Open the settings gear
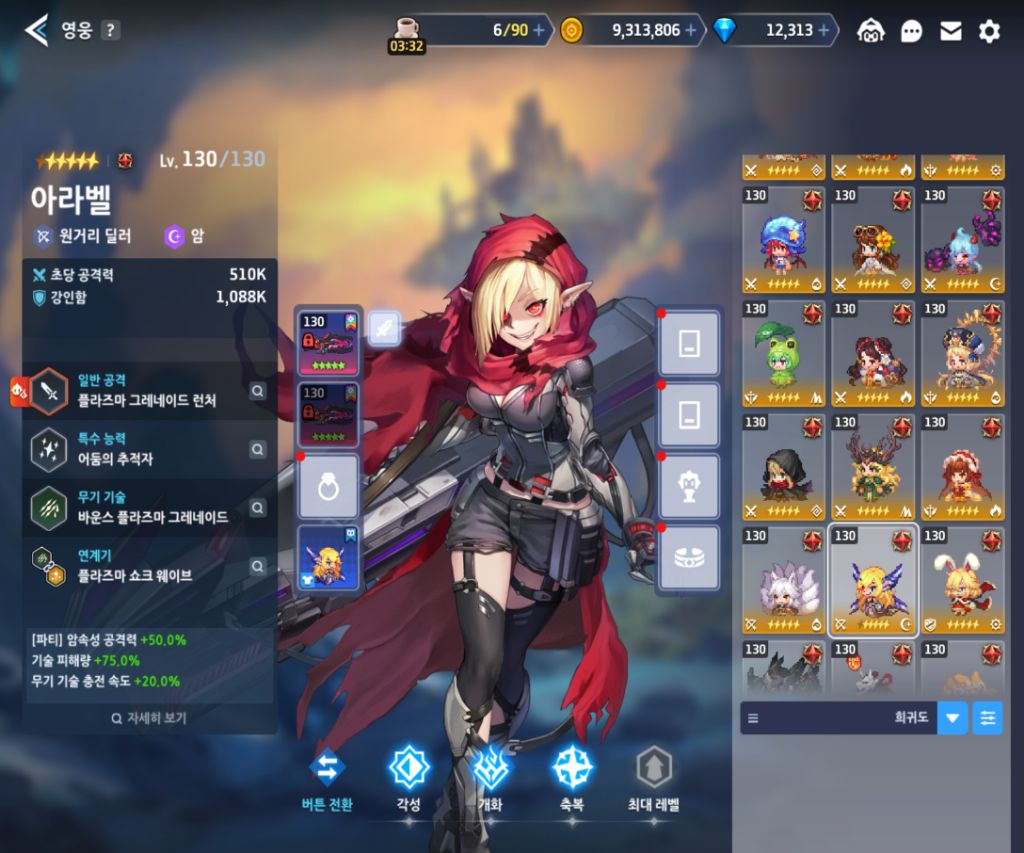The height and width of the screenshot is (853, 1024). 989,31
